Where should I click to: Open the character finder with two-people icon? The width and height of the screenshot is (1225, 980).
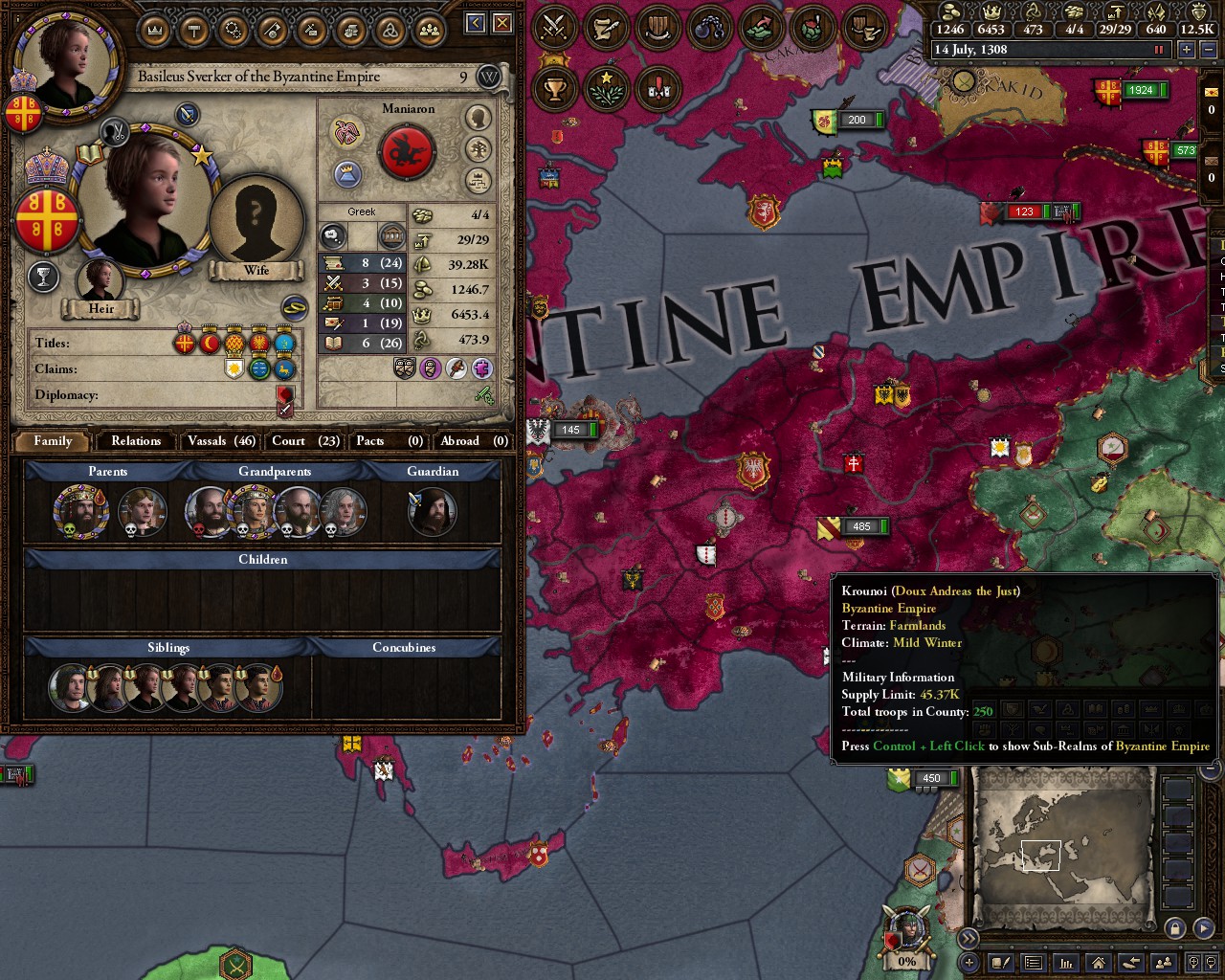click(1165, 962)
